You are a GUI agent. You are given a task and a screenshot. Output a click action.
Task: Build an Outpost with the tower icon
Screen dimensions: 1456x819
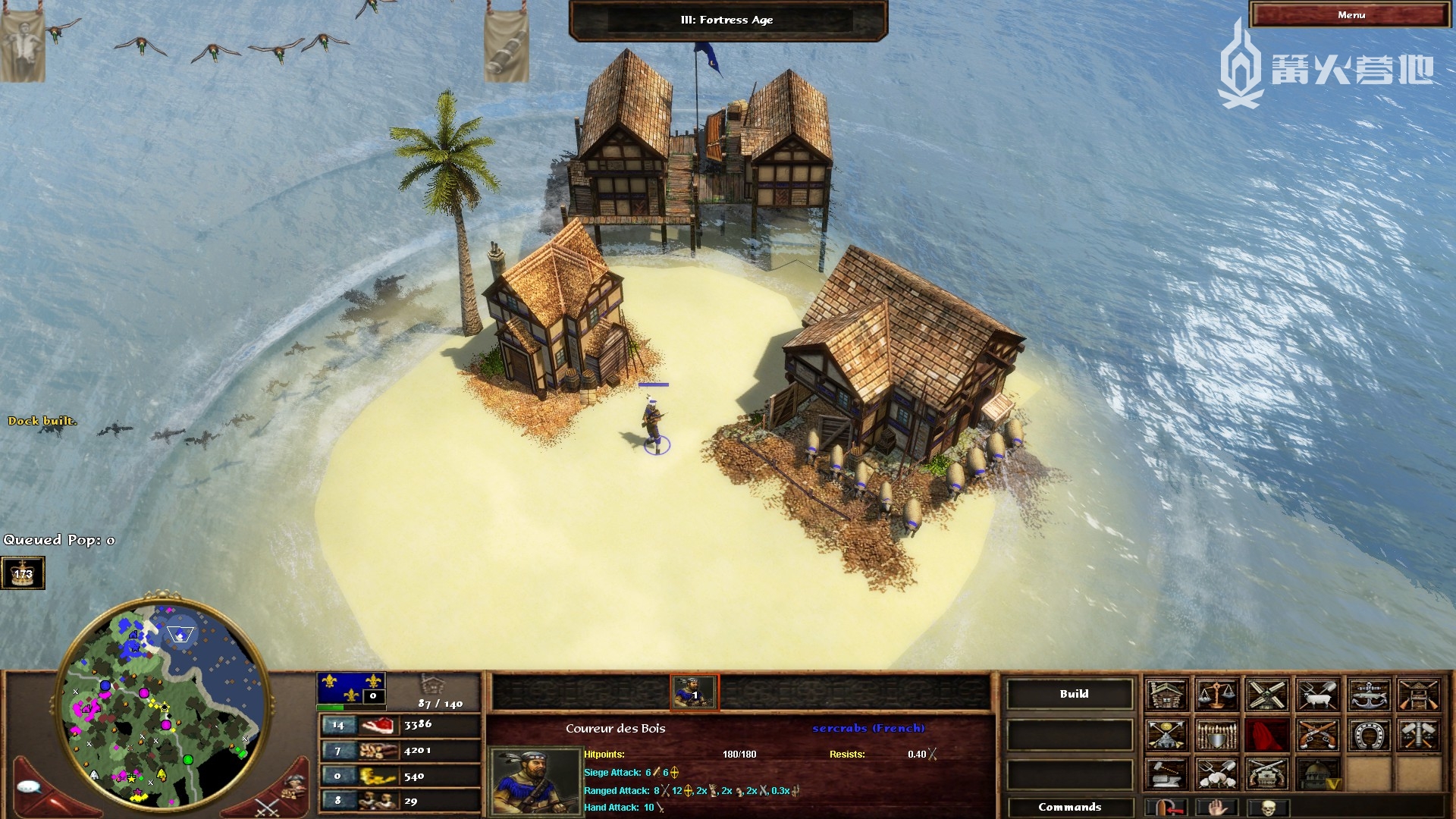click(x=1419, y=695)
